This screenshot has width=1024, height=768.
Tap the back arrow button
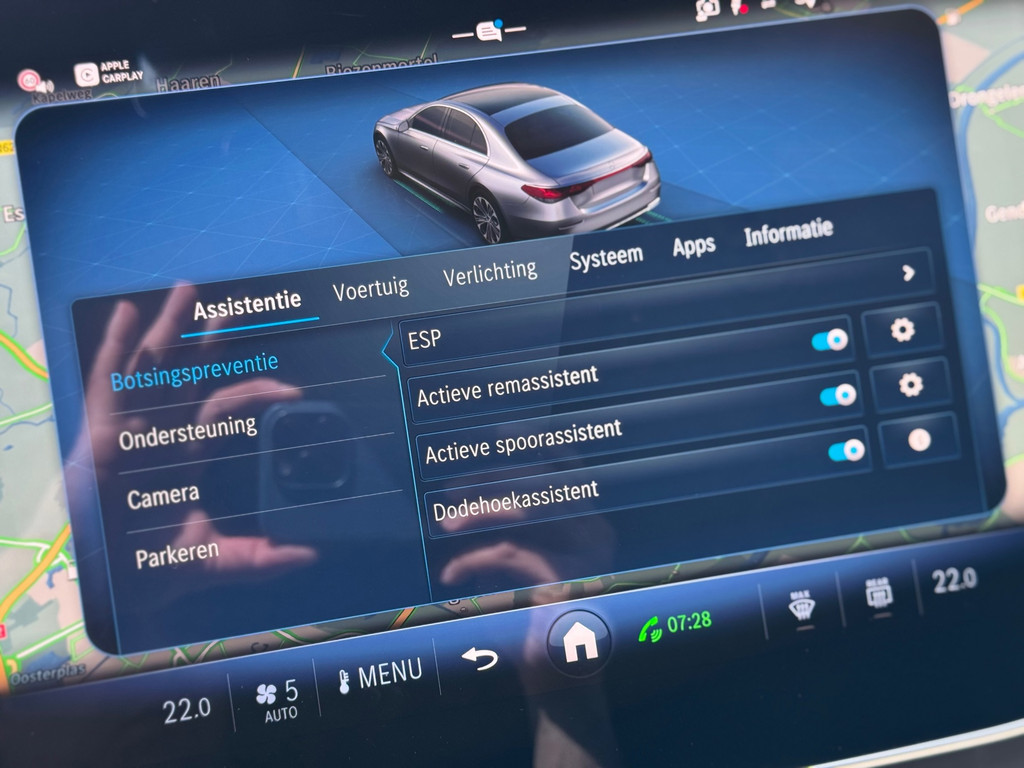[479, 659]
